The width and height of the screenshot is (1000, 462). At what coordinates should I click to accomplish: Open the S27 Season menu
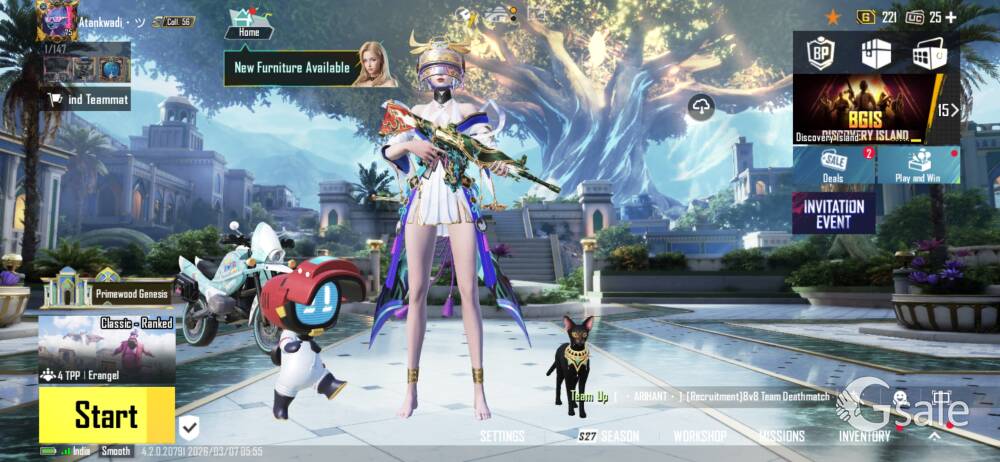click(609, 437)
